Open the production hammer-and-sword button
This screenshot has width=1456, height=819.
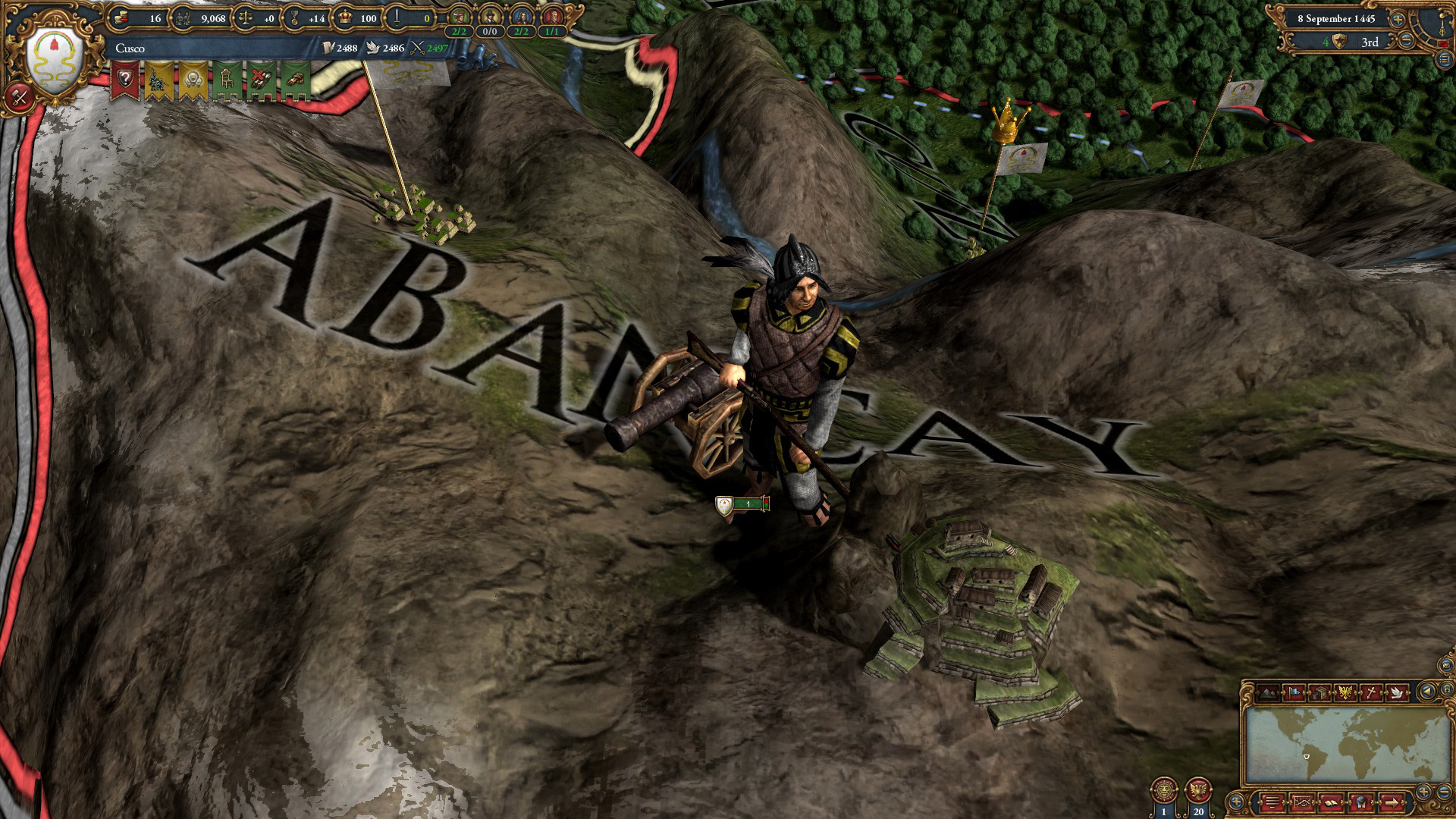click(20, 96)
